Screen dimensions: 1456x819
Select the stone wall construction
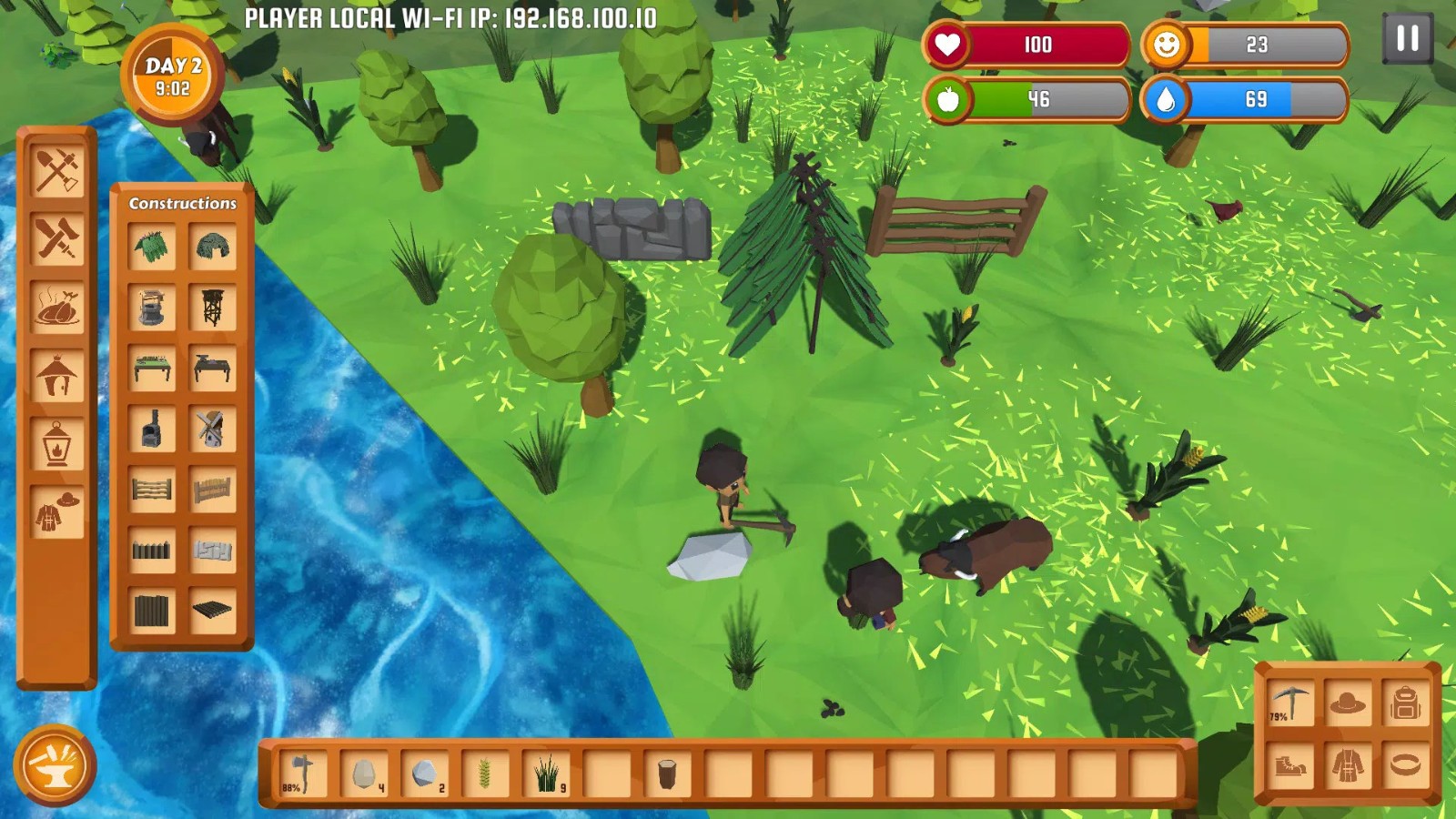click(x=212, y=550)
